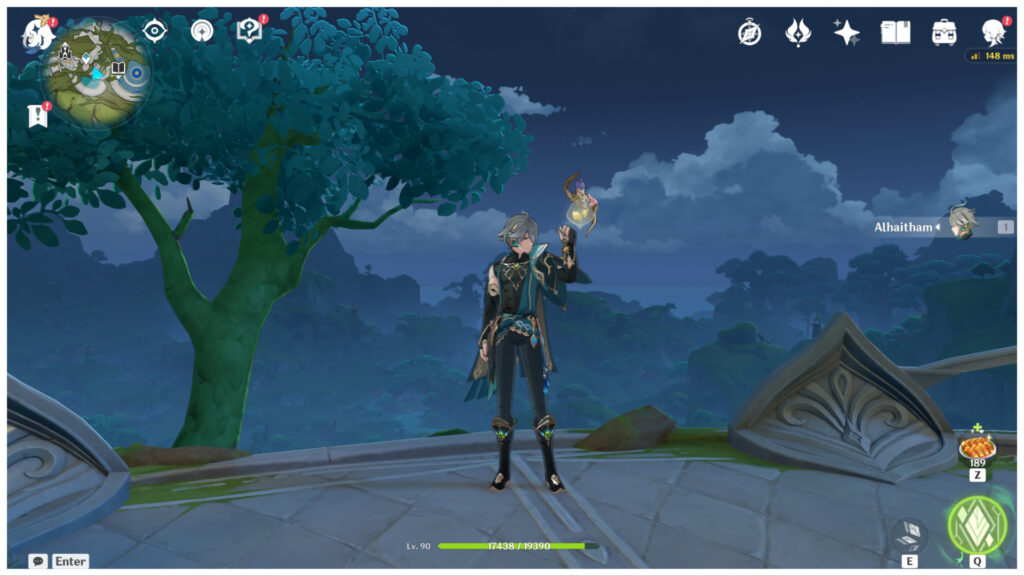Open the backpack inventory
This screenshot has width=1024, height=576.
pos(944,33)
